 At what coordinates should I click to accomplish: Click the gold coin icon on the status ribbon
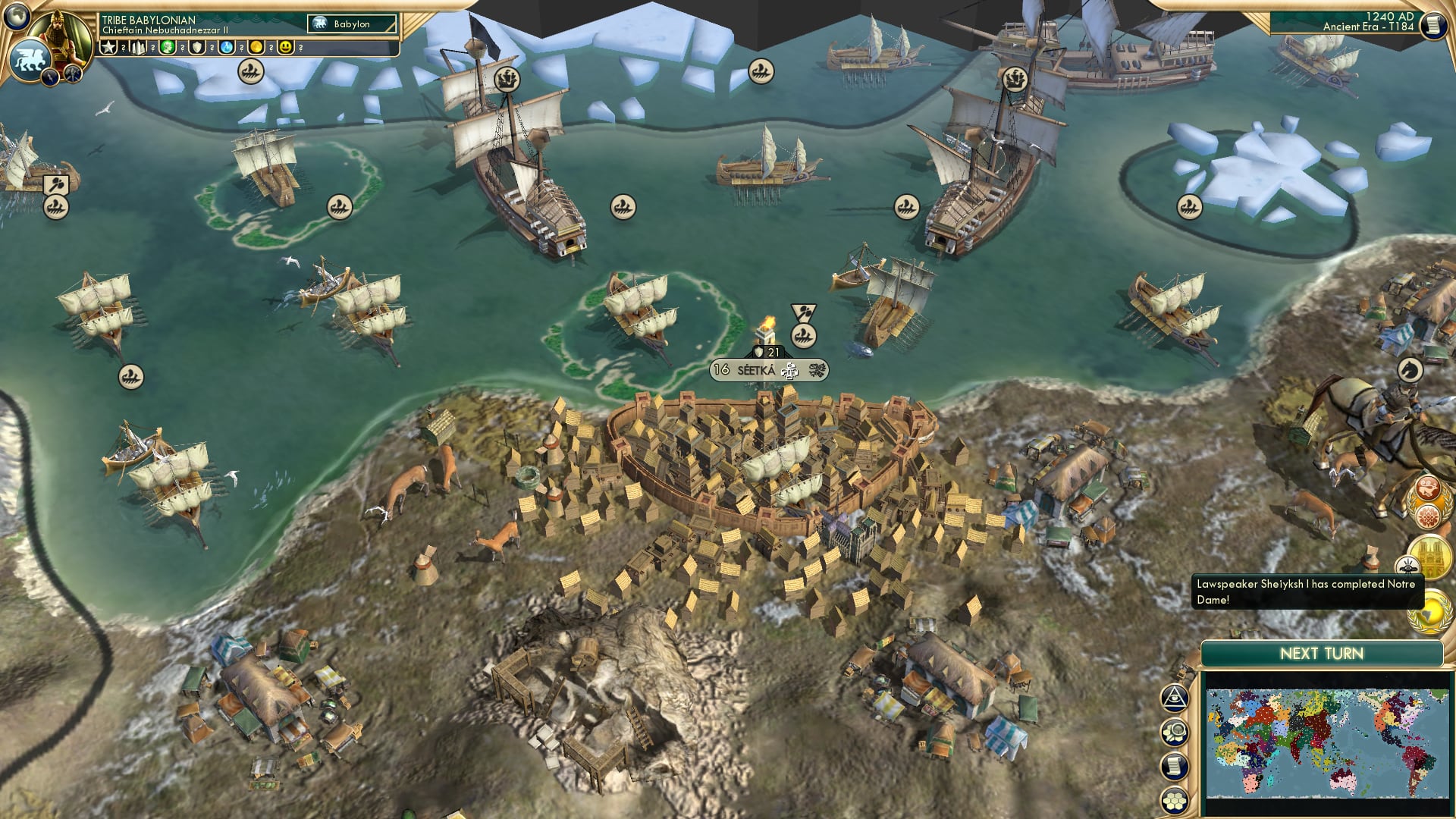pos(258,47)
